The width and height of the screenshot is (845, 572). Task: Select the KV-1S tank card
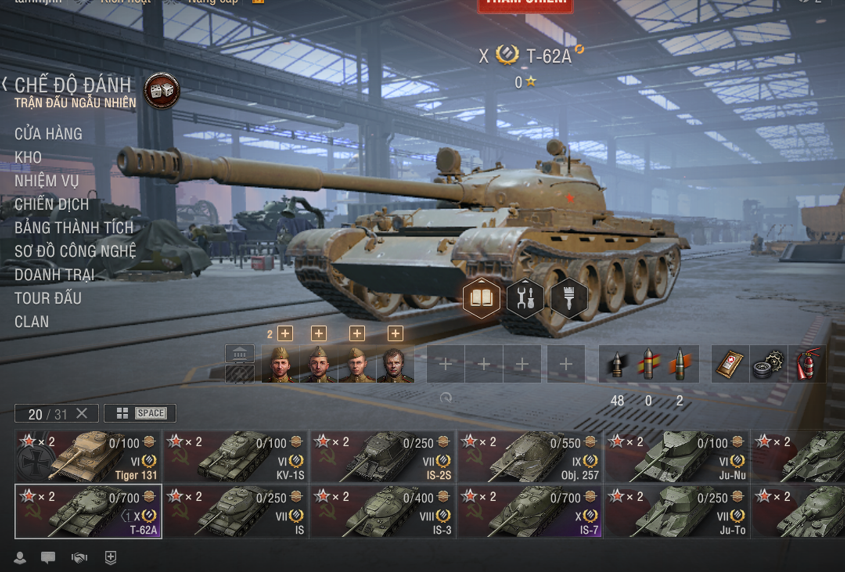pos(236,457)
